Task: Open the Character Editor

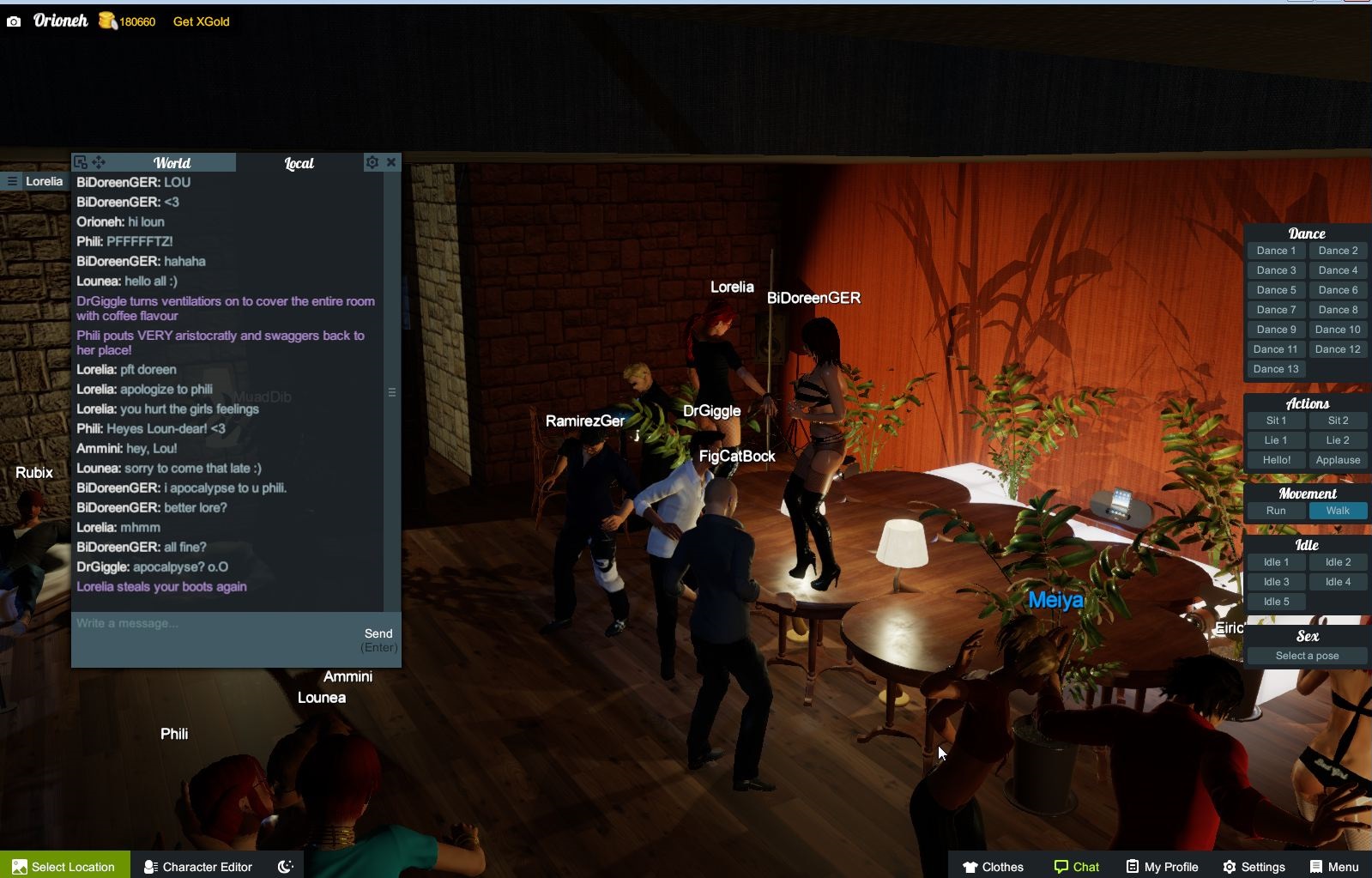Action: [x=196, y=866]
